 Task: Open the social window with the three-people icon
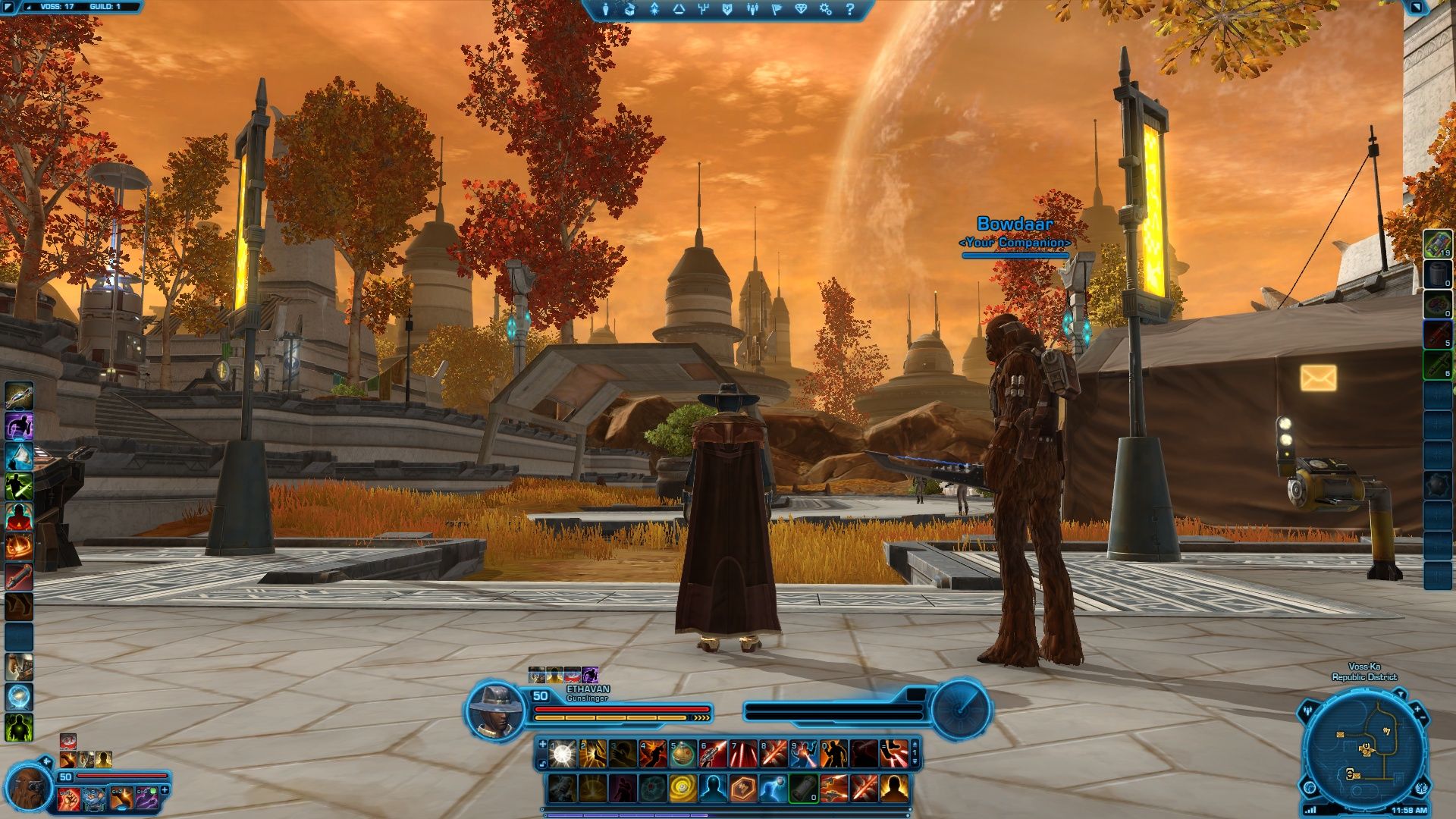752,9
